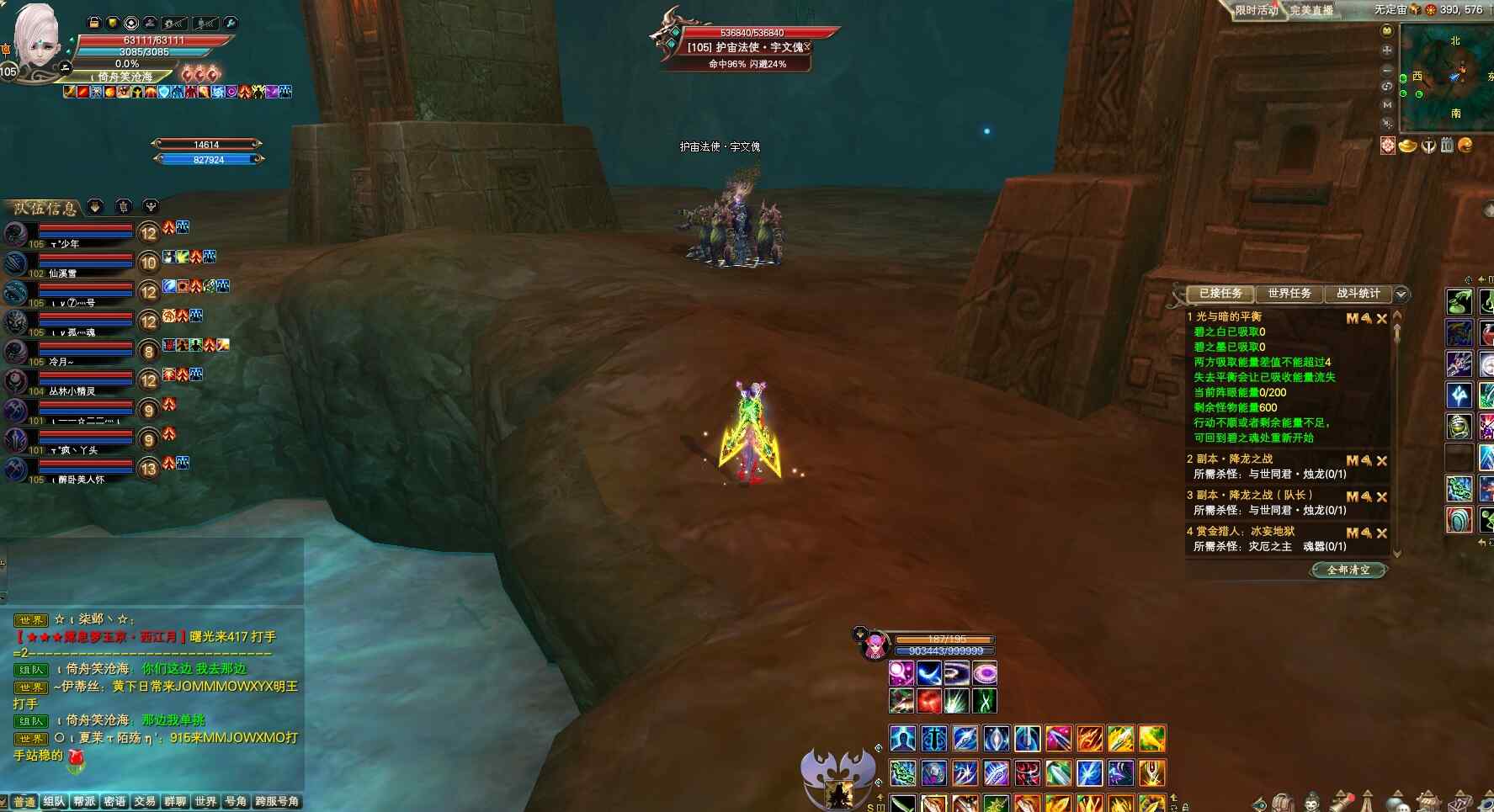This screenshot has width=1494, height=812.
Task: Click the minimap
Action: [1446, 77]
